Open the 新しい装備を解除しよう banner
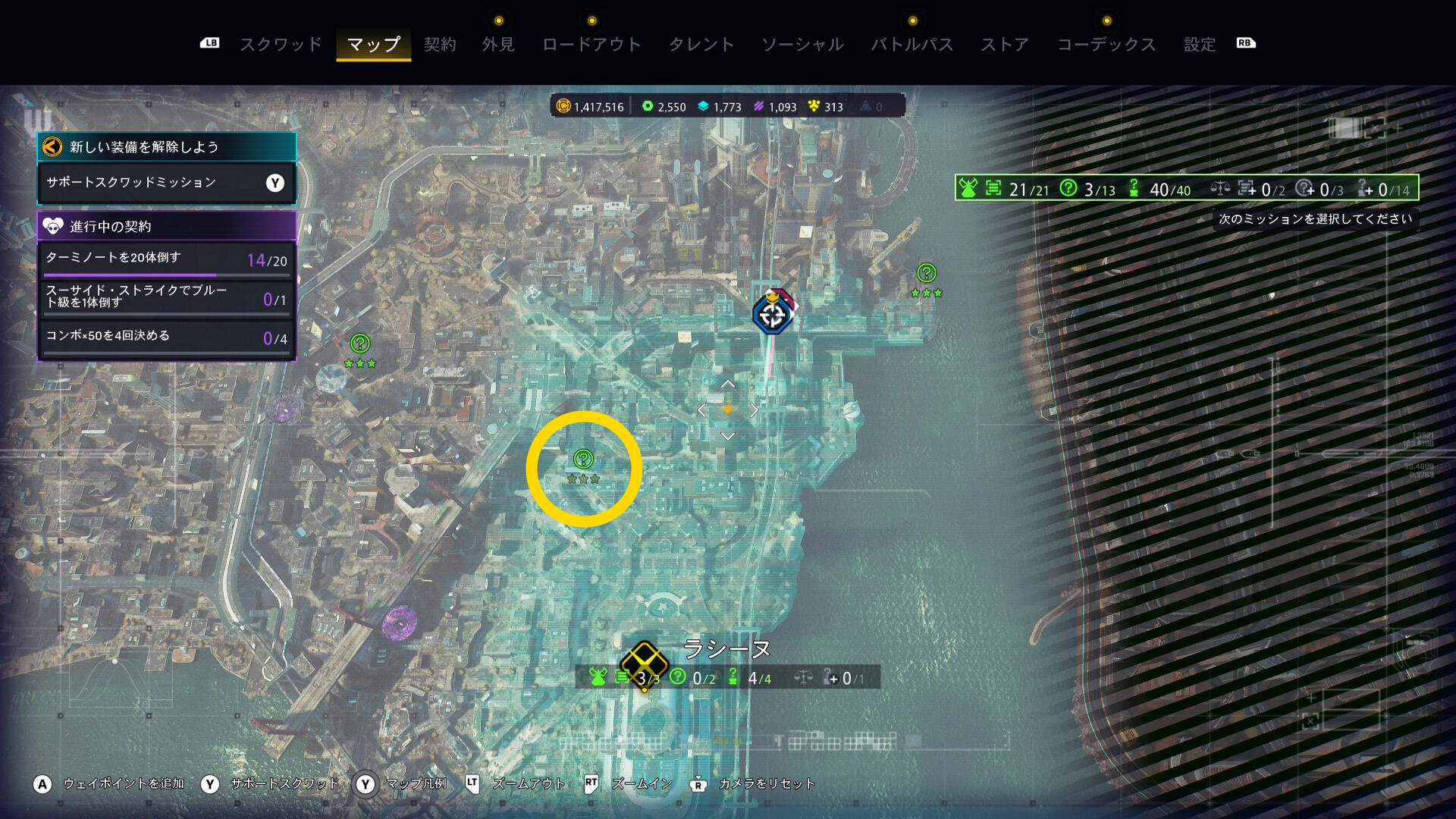 [165, 147]
